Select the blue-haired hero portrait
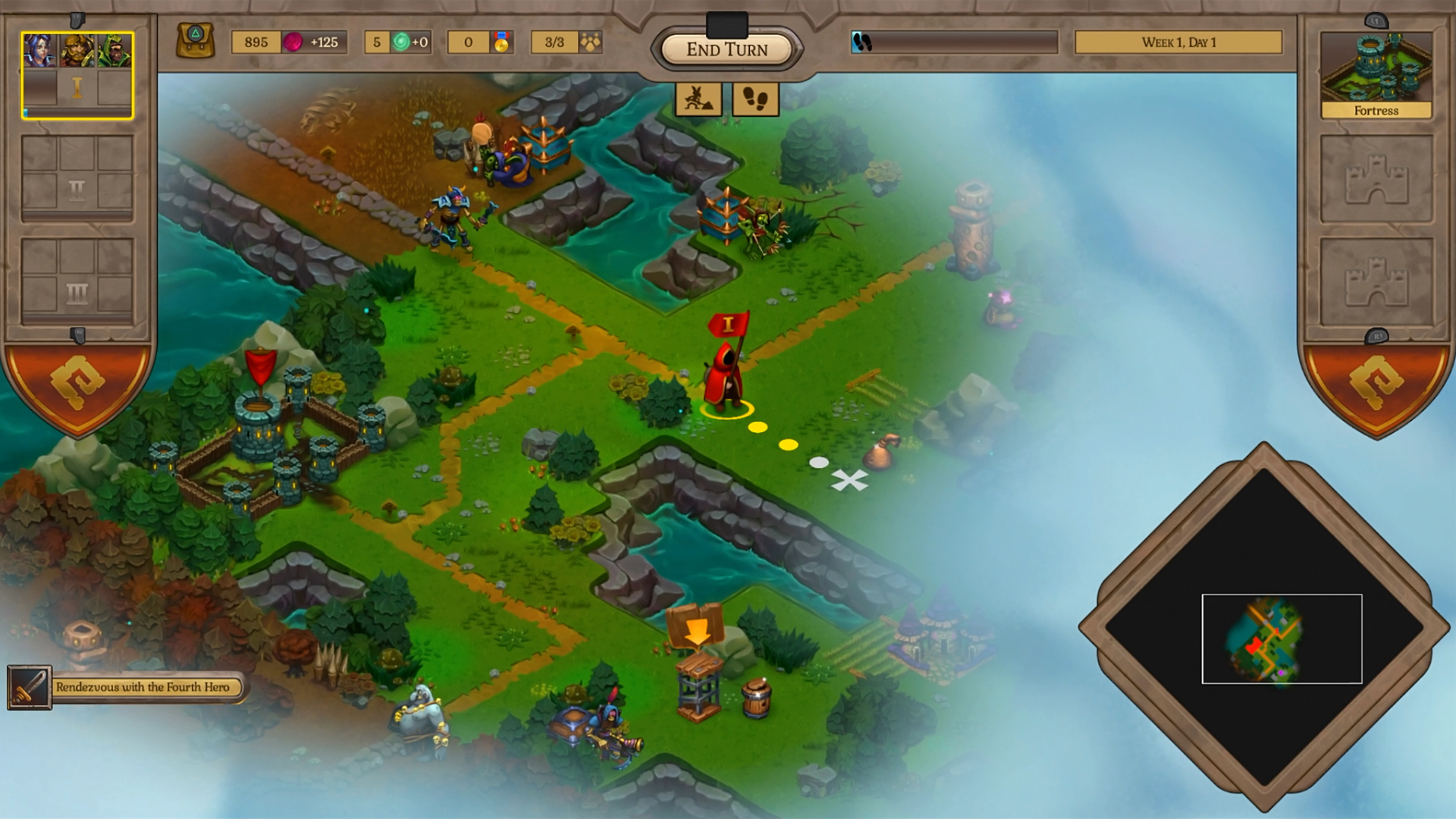 click(39, 51)
